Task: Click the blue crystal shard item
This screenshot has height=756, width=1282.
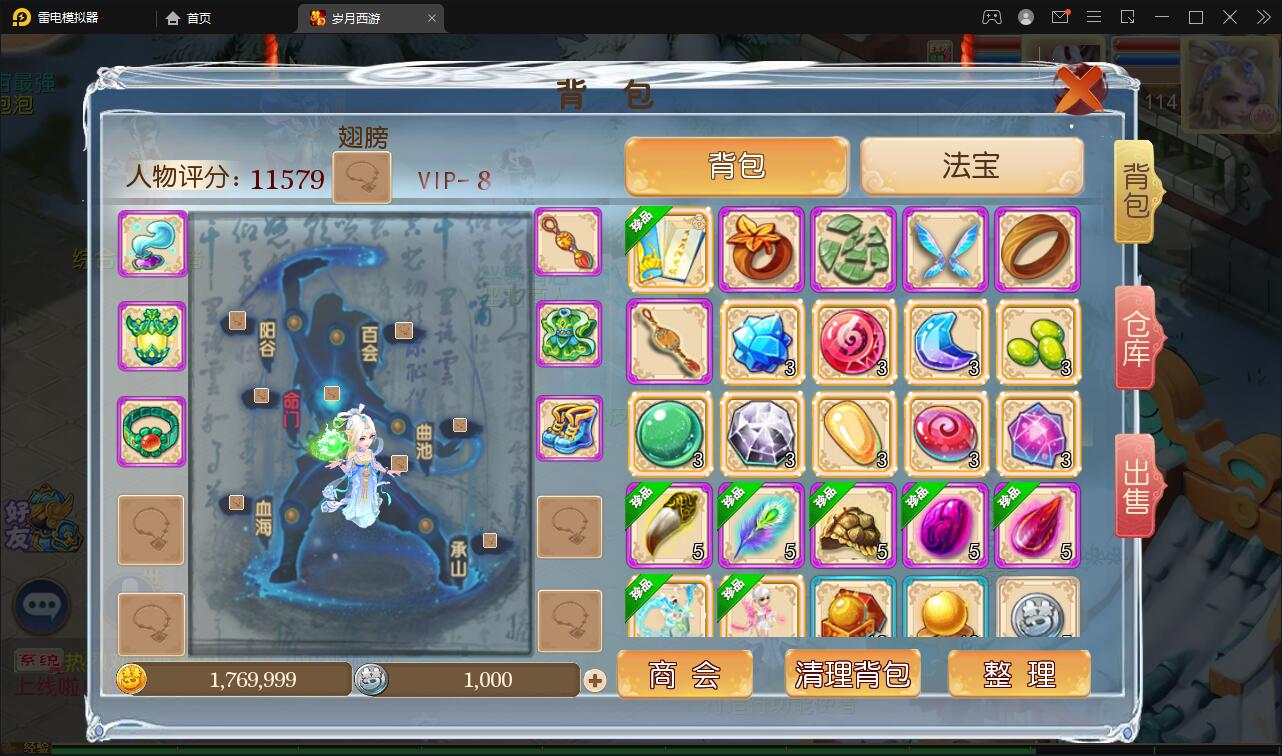Action: tap(762, 341)
